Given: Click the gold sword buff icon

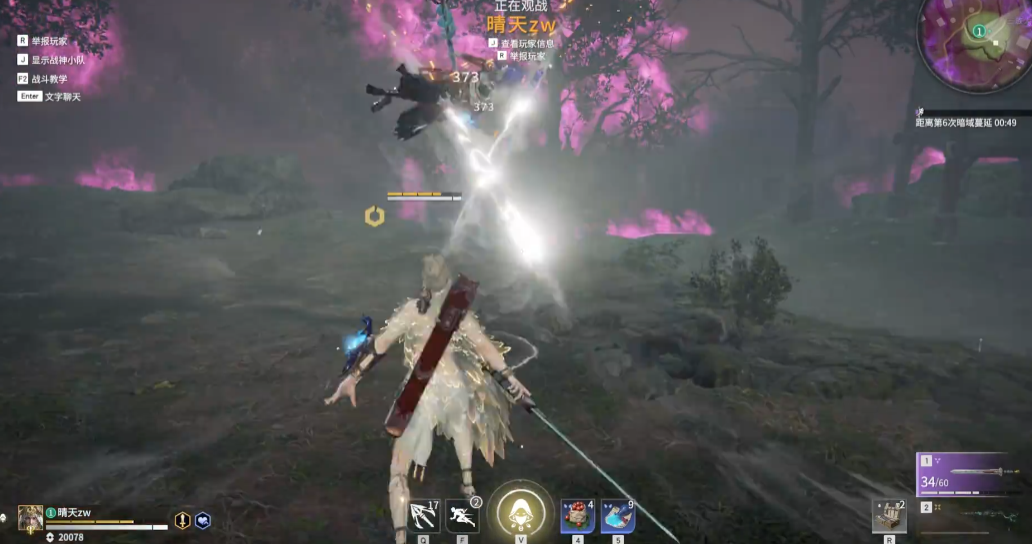Looking at the screenshot, I should [x=183, y=520].
